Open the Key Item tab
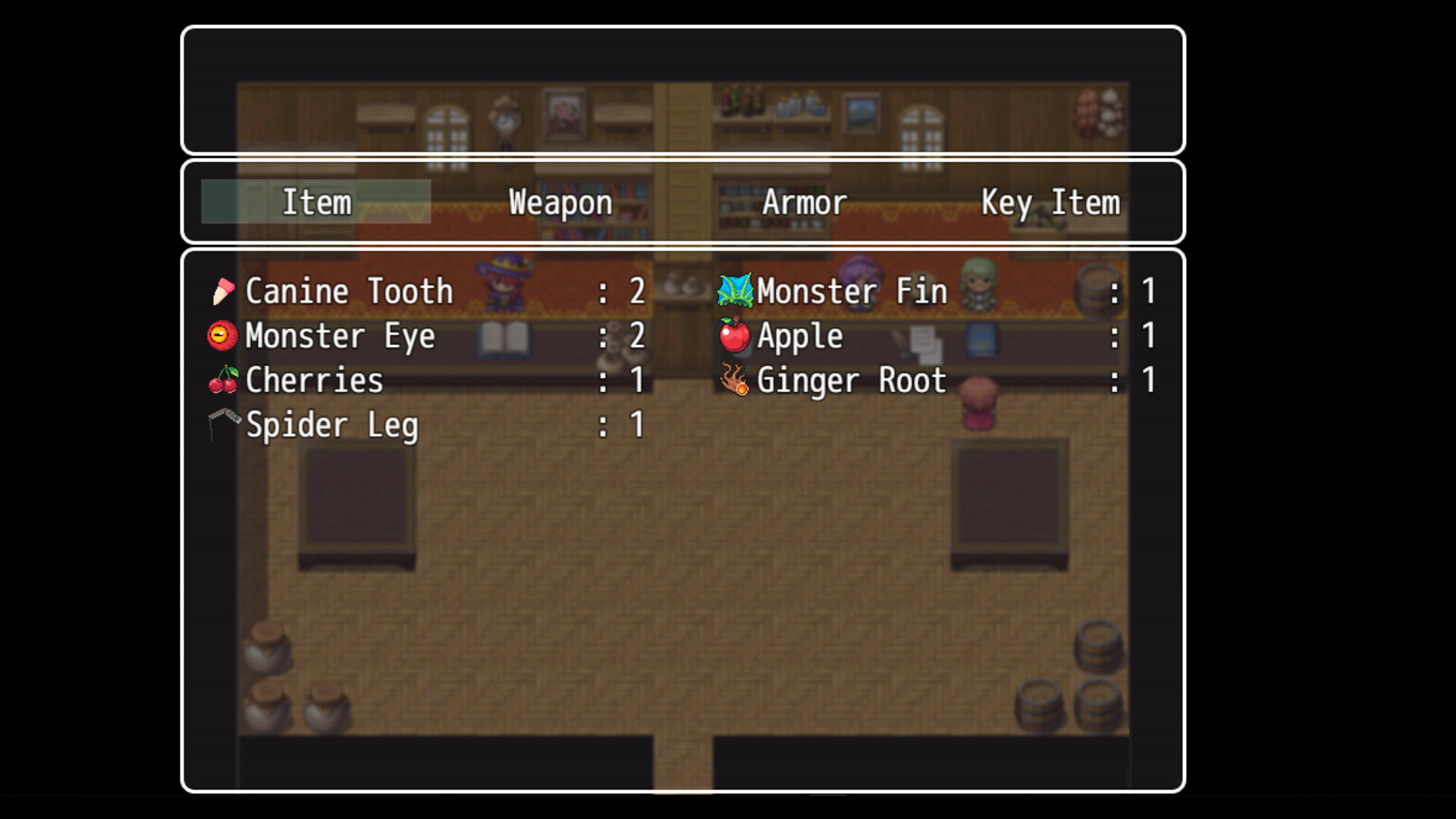The width and height of the screenshot is (1456, 819). click(x=1050, y=202)
